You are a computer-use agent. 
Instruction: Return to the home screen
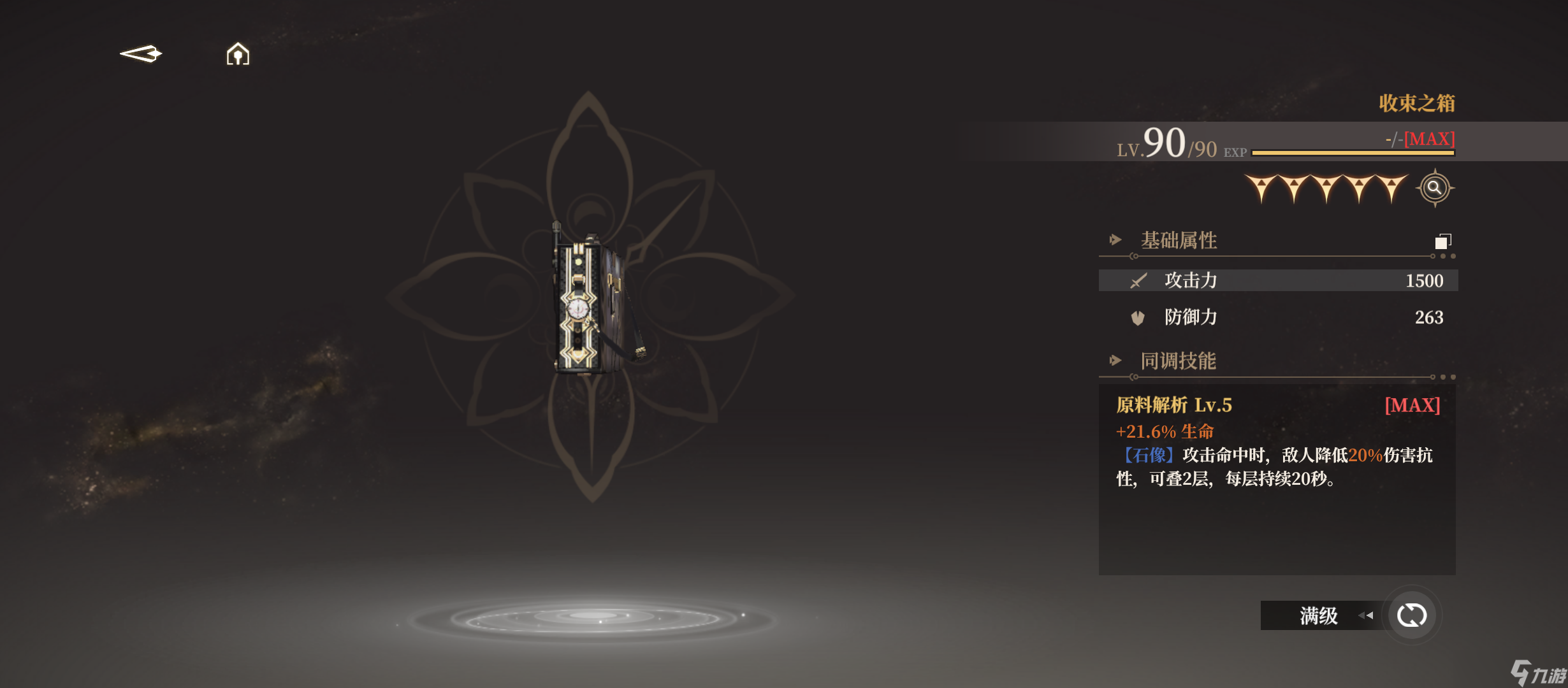(238, 54)
